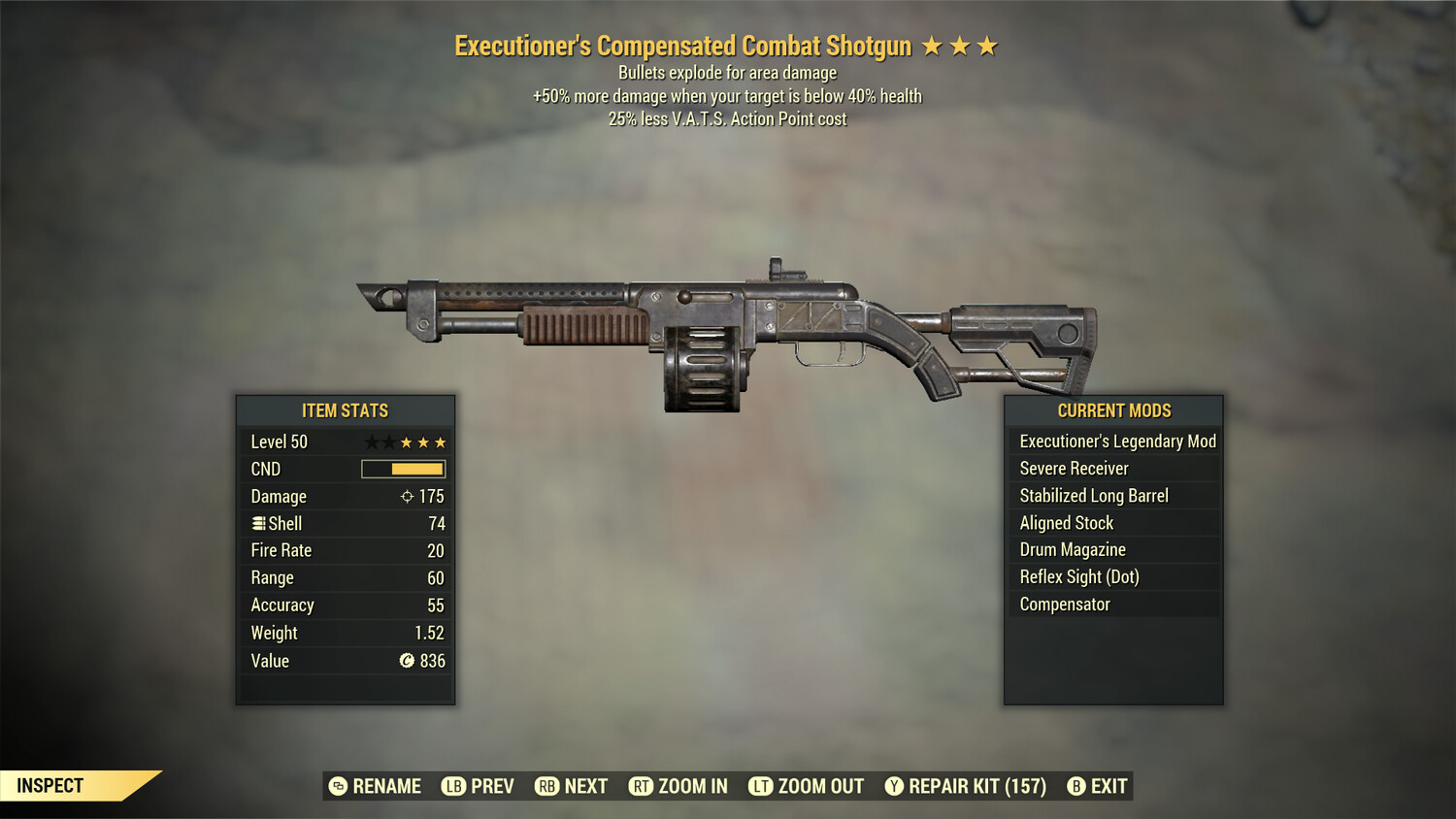Click the B button glyph beside Exit

click(1075, 786)
